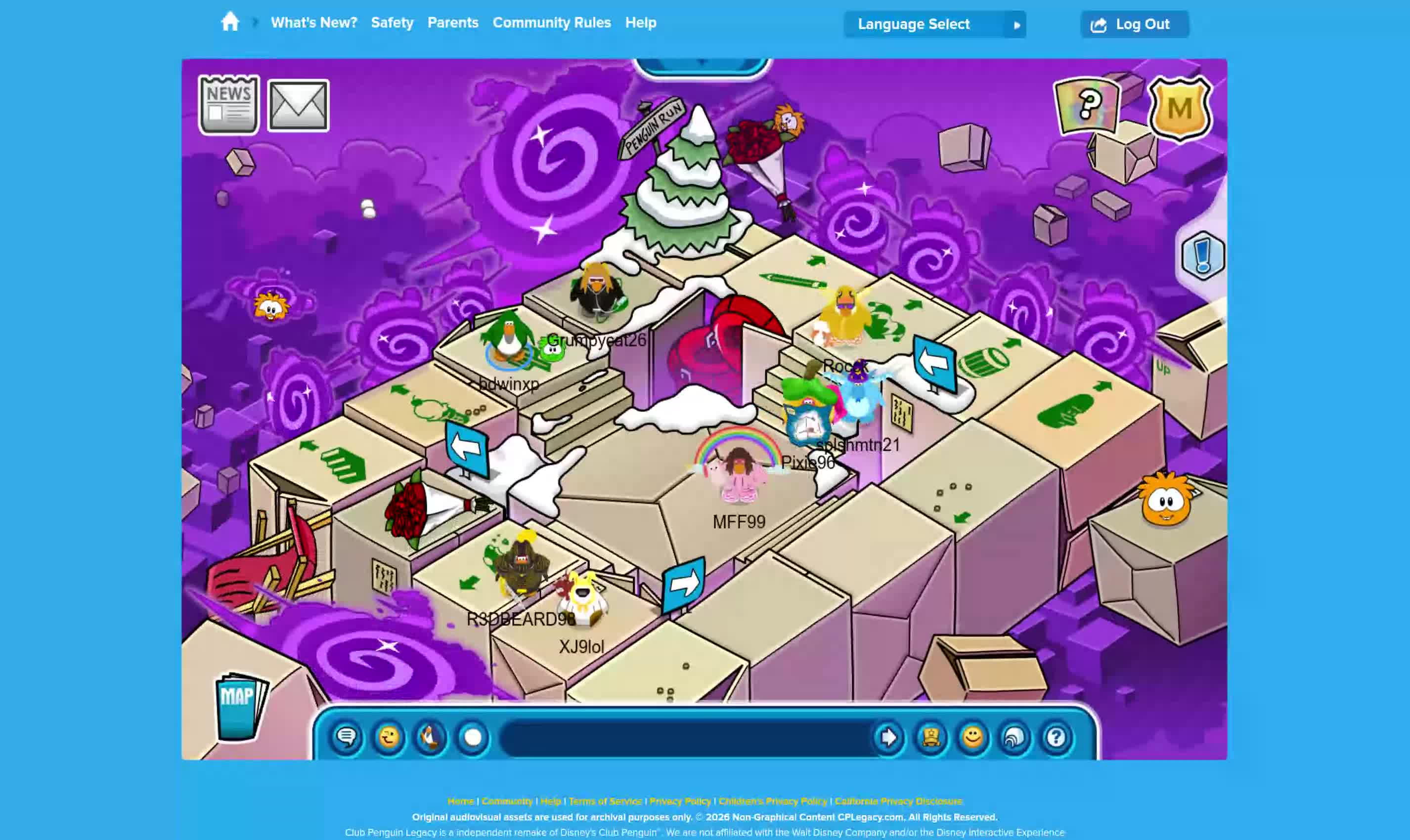Check your mail envelope icon

click(299, 105)
